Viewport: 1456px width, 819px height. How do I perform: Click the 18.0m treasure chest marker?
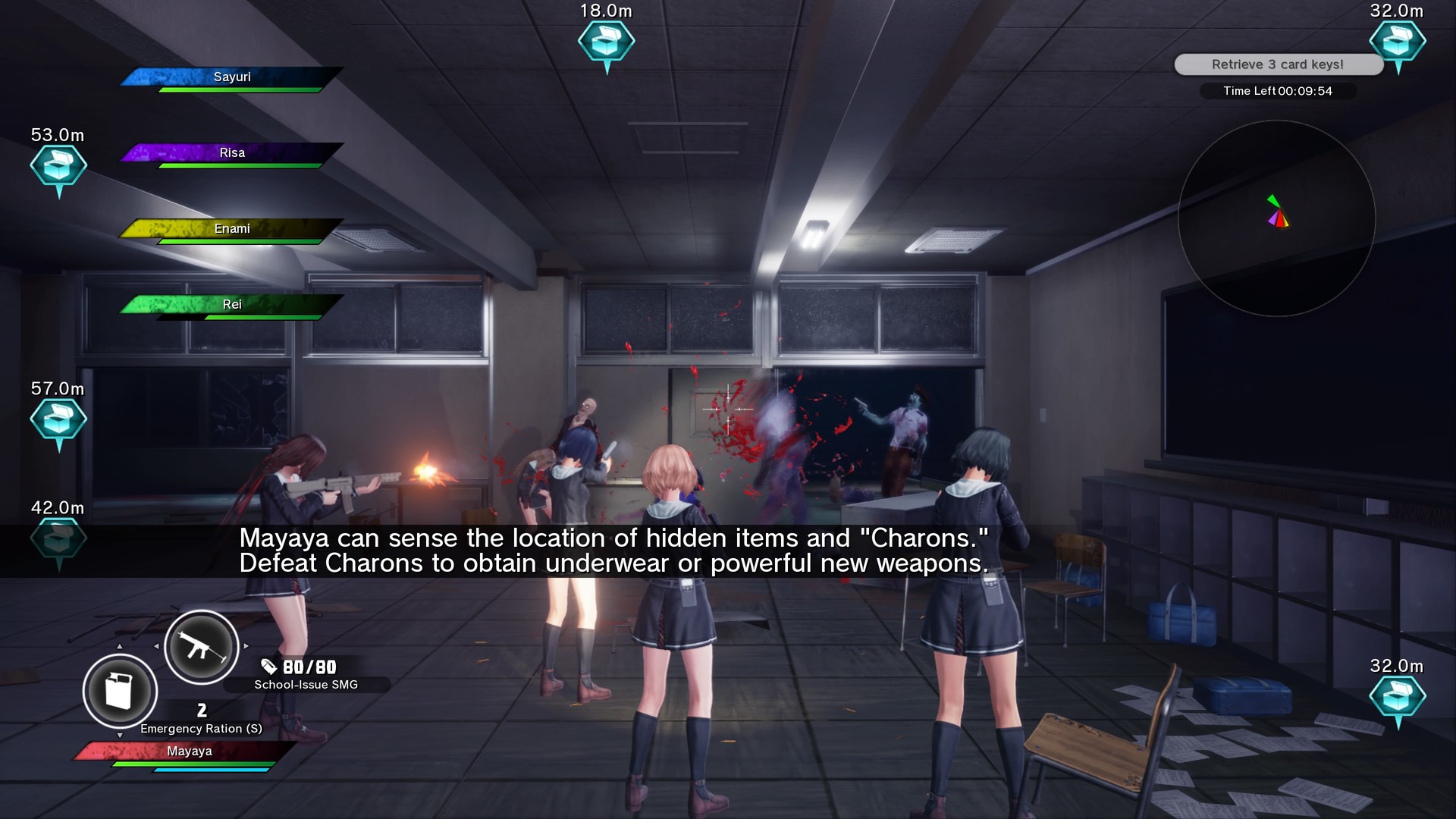[606, 42]
